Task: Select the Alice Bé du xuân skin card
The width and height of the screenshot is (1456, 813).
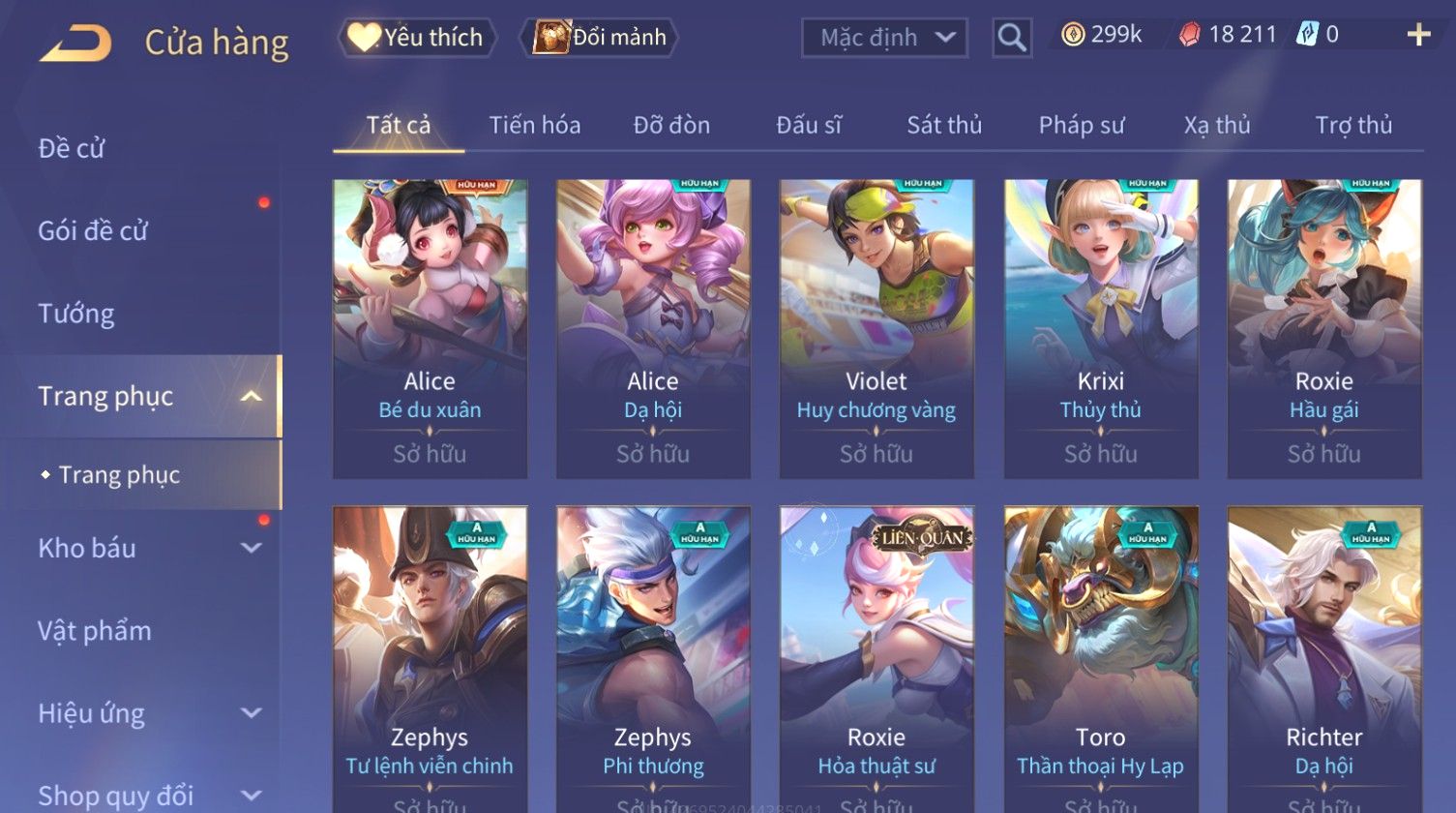Action: click(x=430, y=327)
